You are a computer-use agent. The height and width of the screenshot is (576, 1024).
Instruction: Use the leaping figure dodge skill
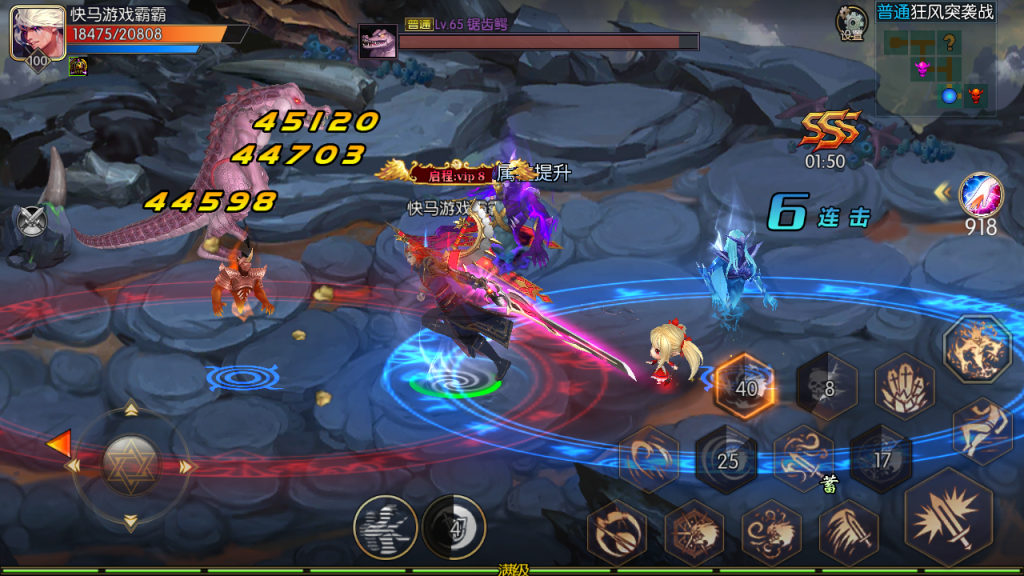[x=982, y=432]
